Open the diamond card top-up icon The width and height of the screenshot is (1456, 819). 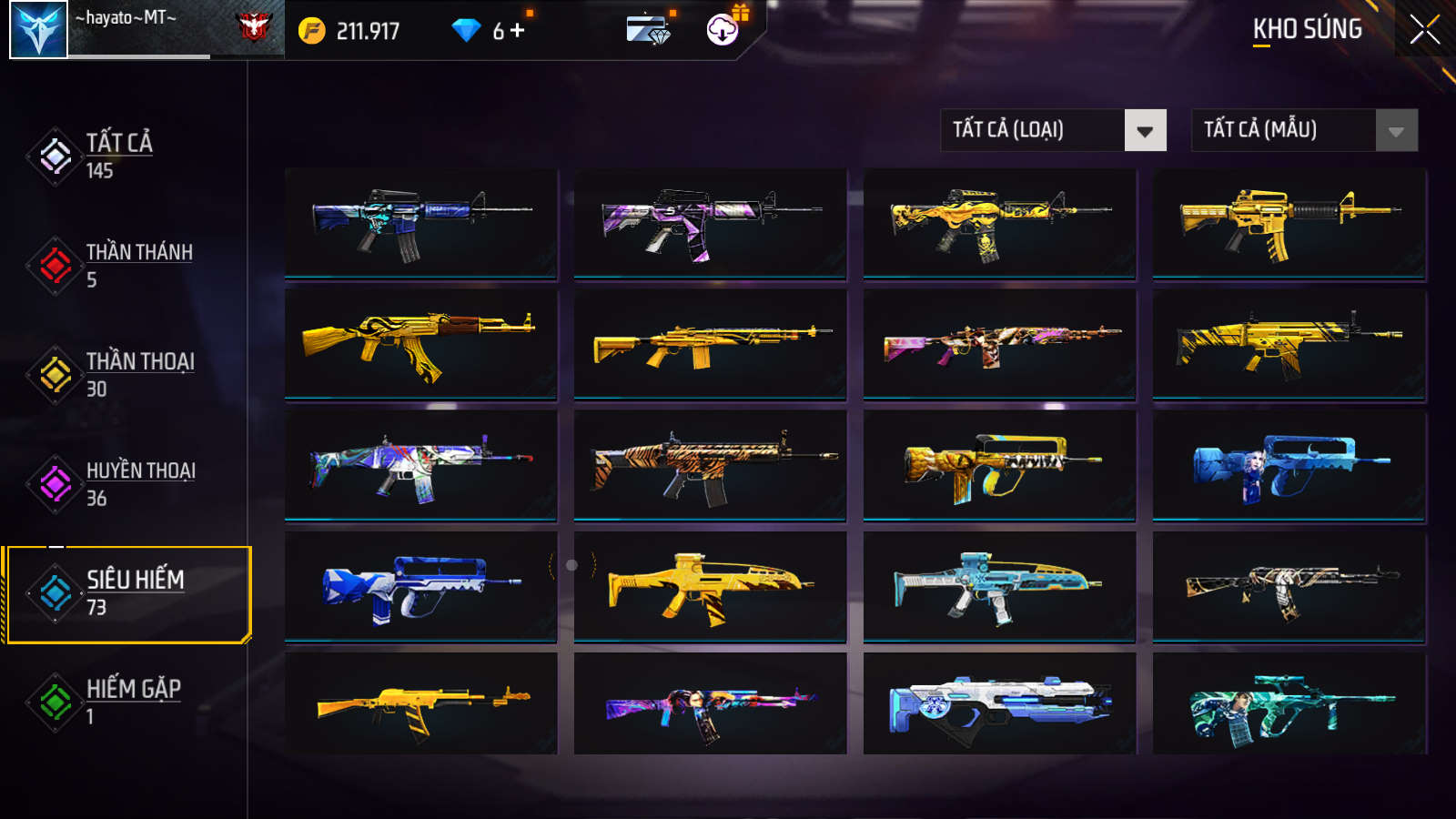(x=648, y=30)
